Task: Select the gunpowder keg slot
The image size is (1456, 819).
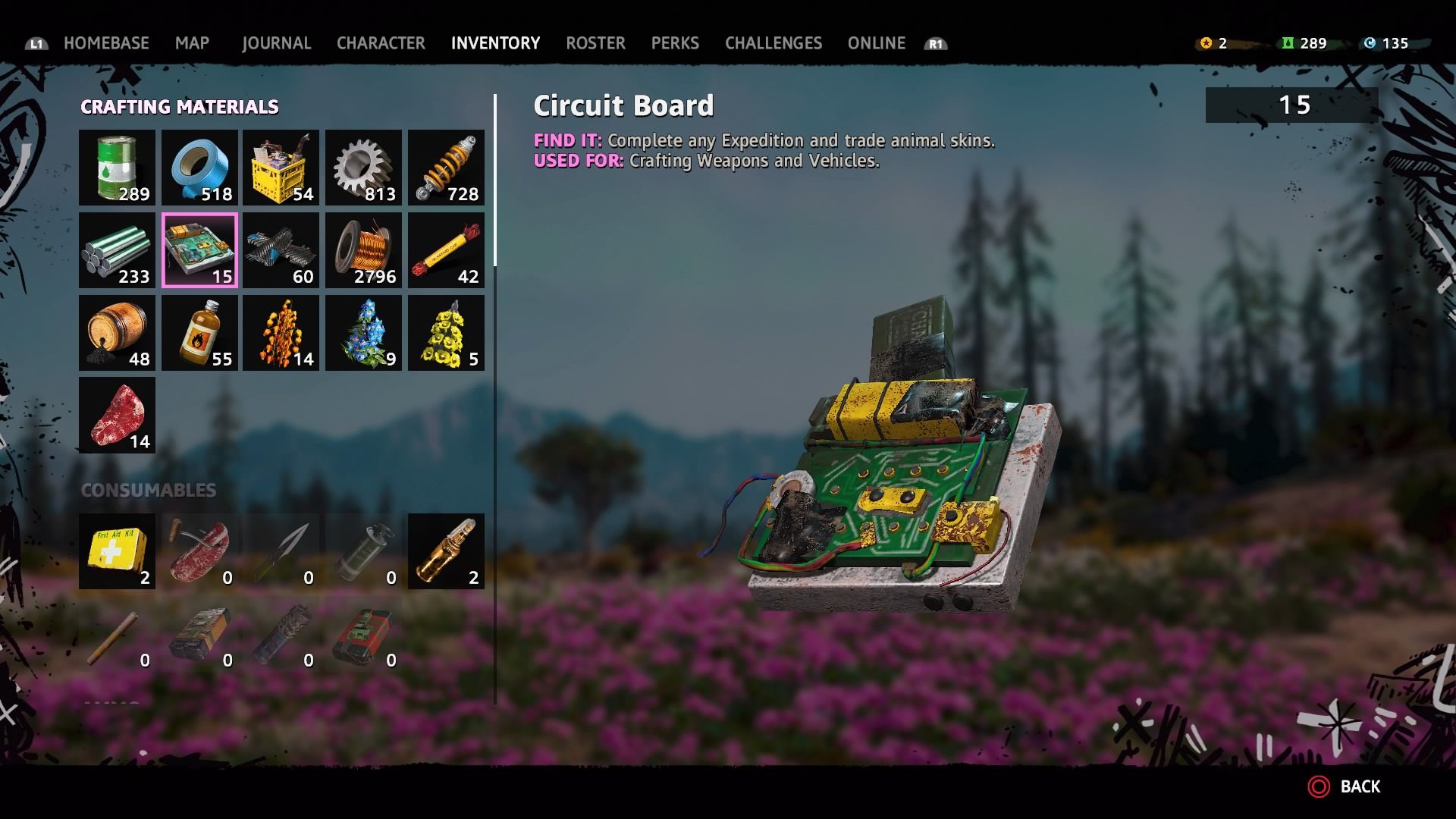Action: [x=117, y=333]
